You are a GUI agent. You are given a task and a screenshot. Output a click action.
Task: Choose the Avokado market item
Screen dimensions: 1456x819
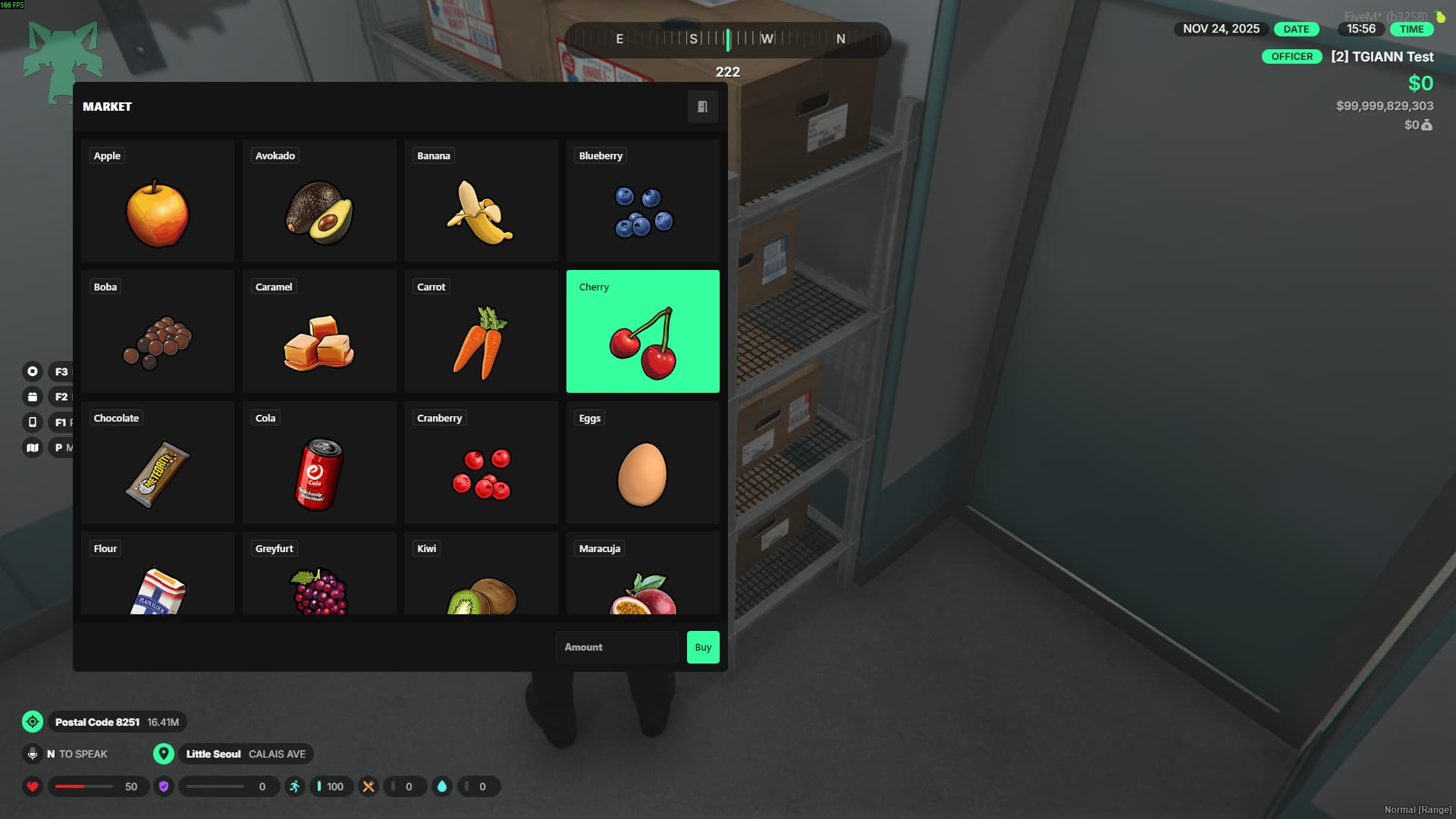pos(319,201)
